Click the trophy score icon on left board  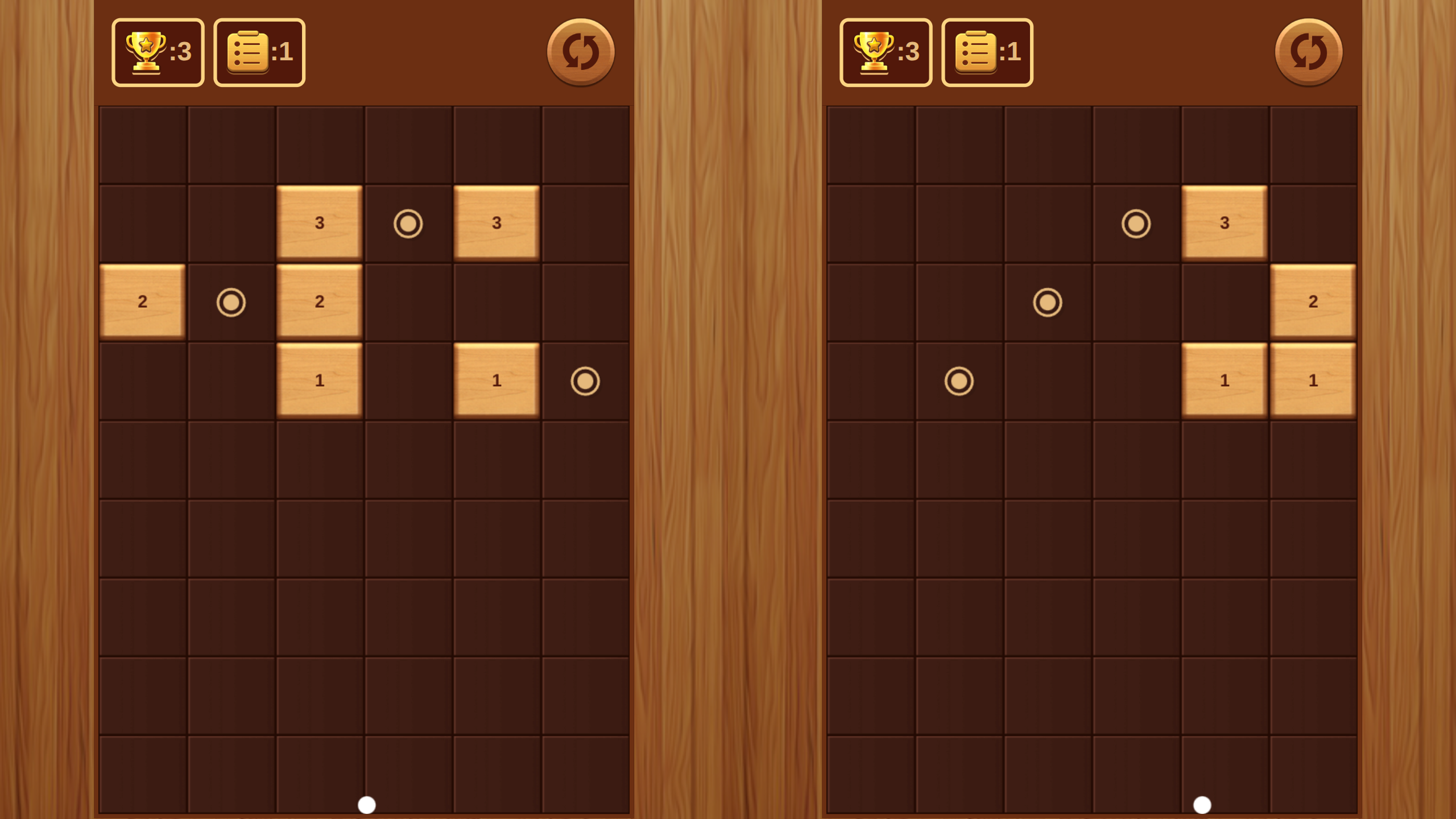tap(158, 52)
